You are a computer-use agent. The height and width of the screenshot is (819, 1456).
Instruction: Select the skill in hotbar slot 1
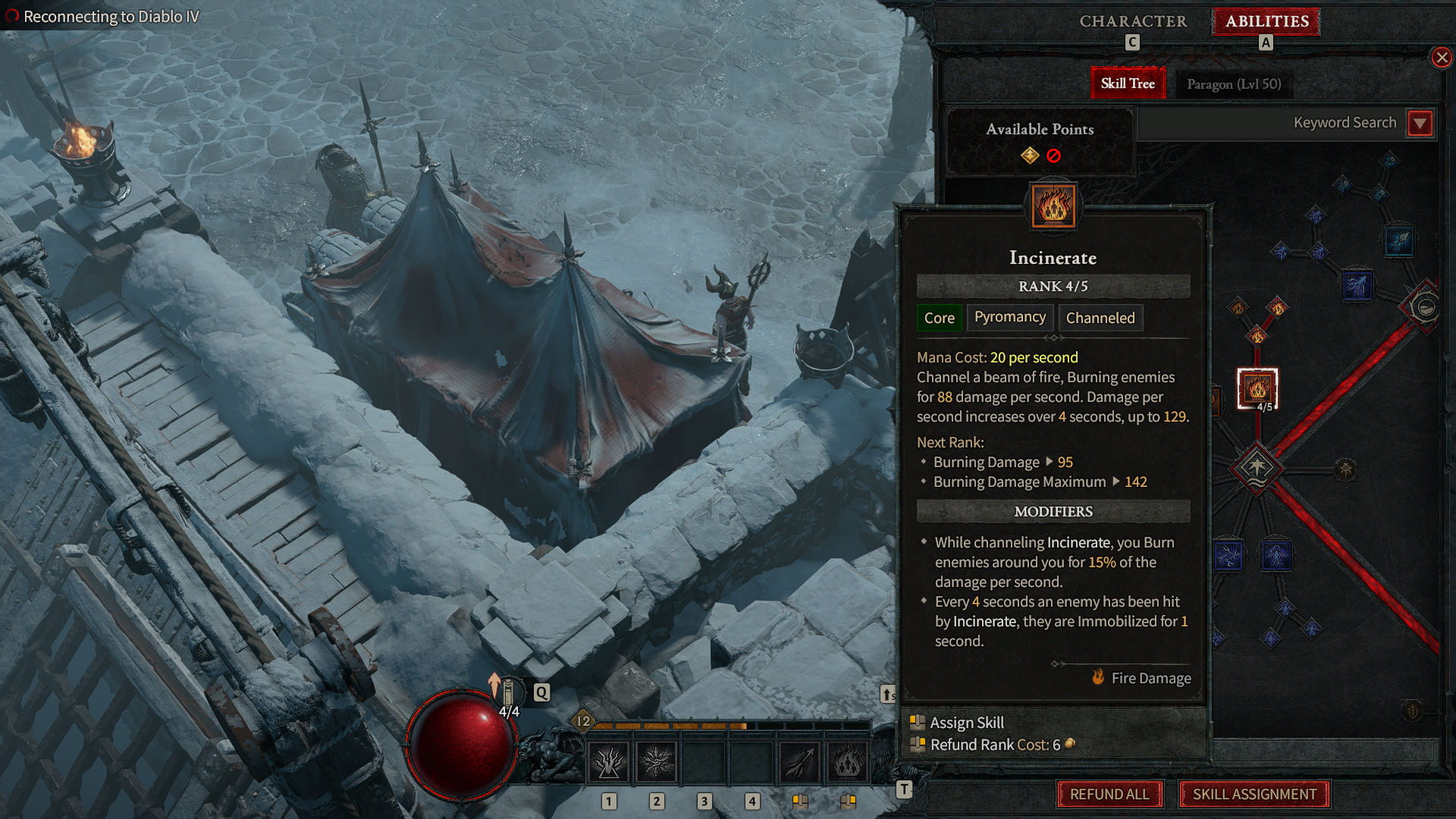(607, 760)
